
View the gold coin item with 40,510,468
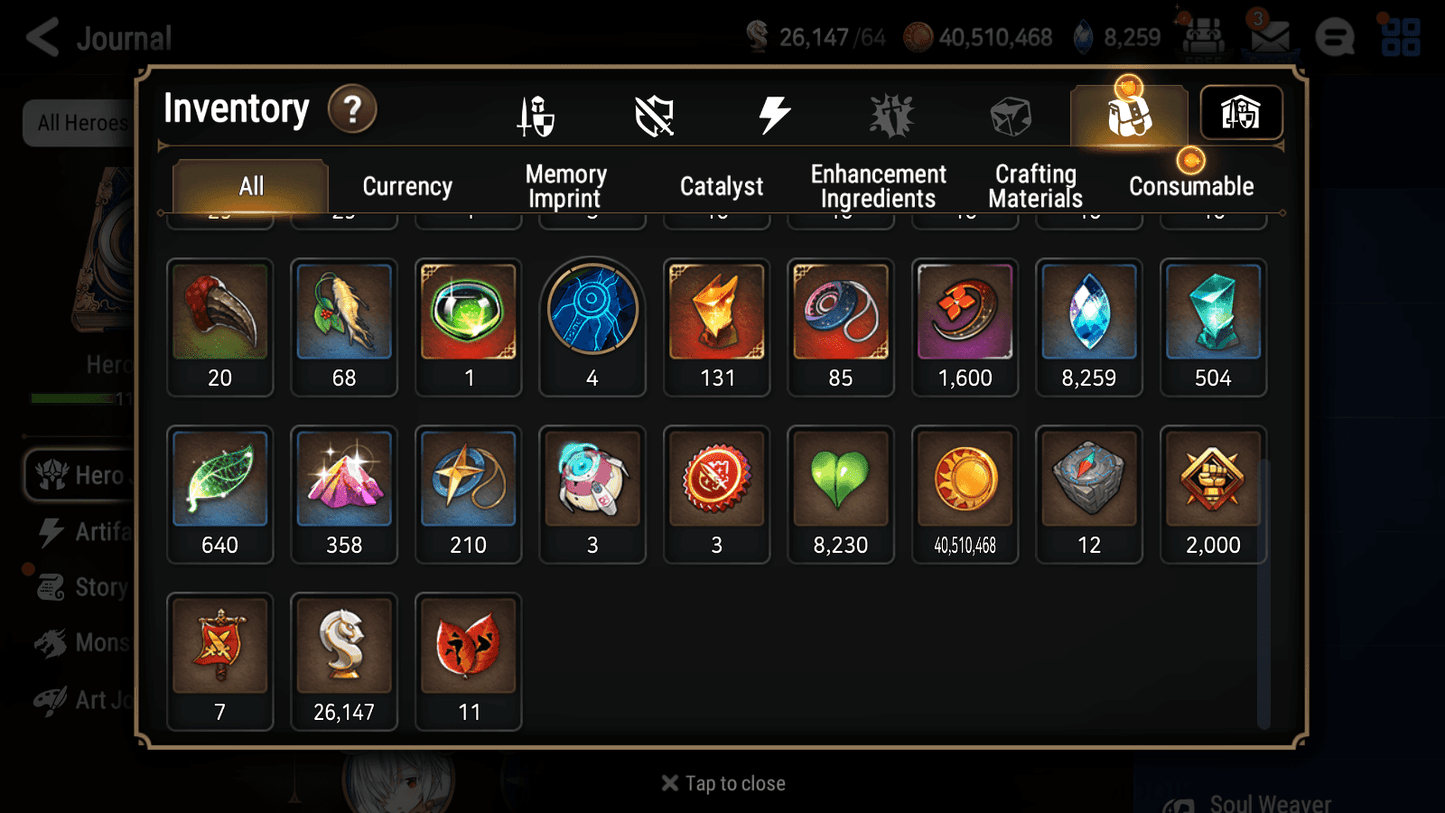[x=964, y=480]
